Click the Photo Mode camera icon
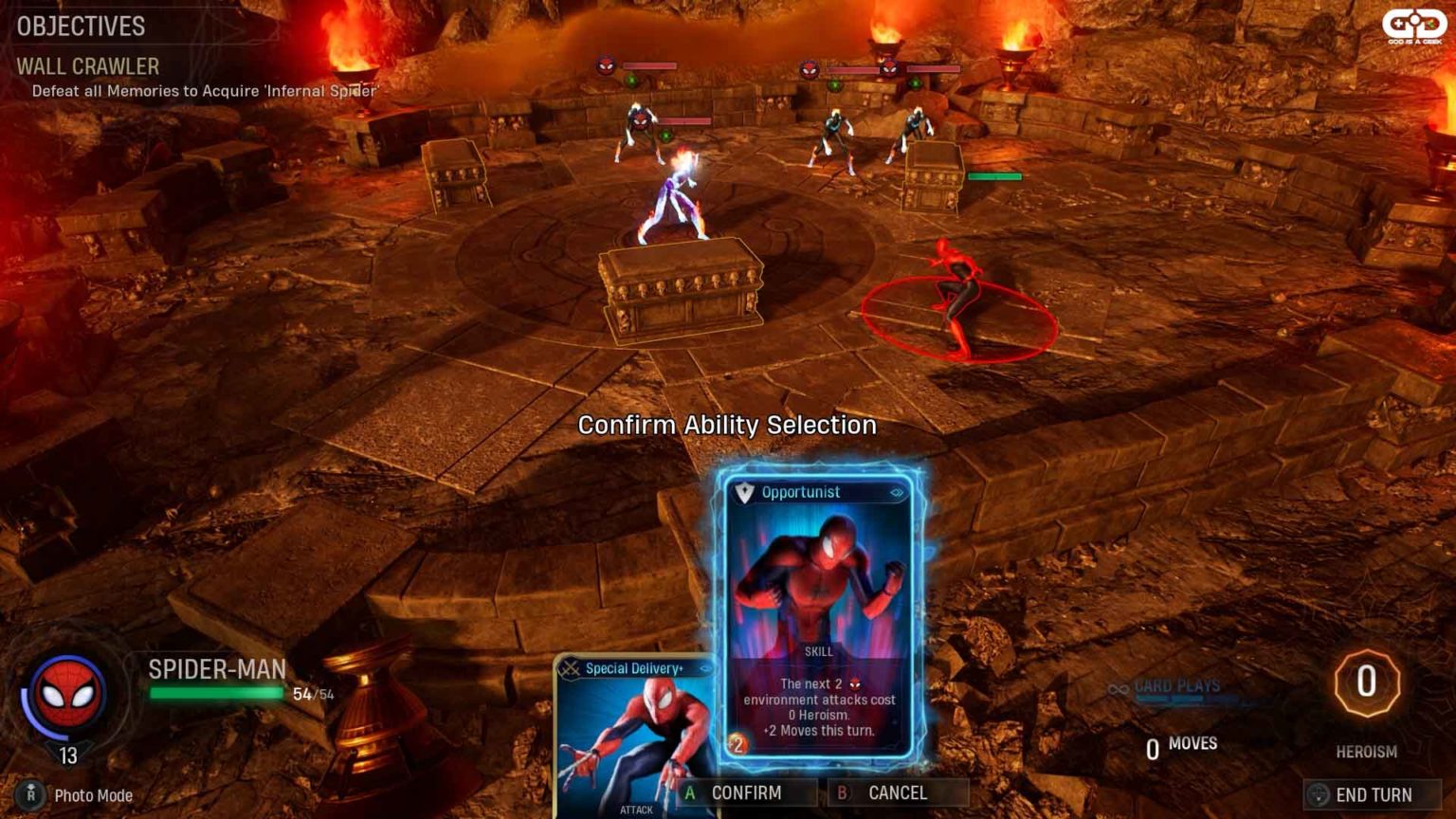The width and height of the screenshot is (1456, 819). [30, 795]
